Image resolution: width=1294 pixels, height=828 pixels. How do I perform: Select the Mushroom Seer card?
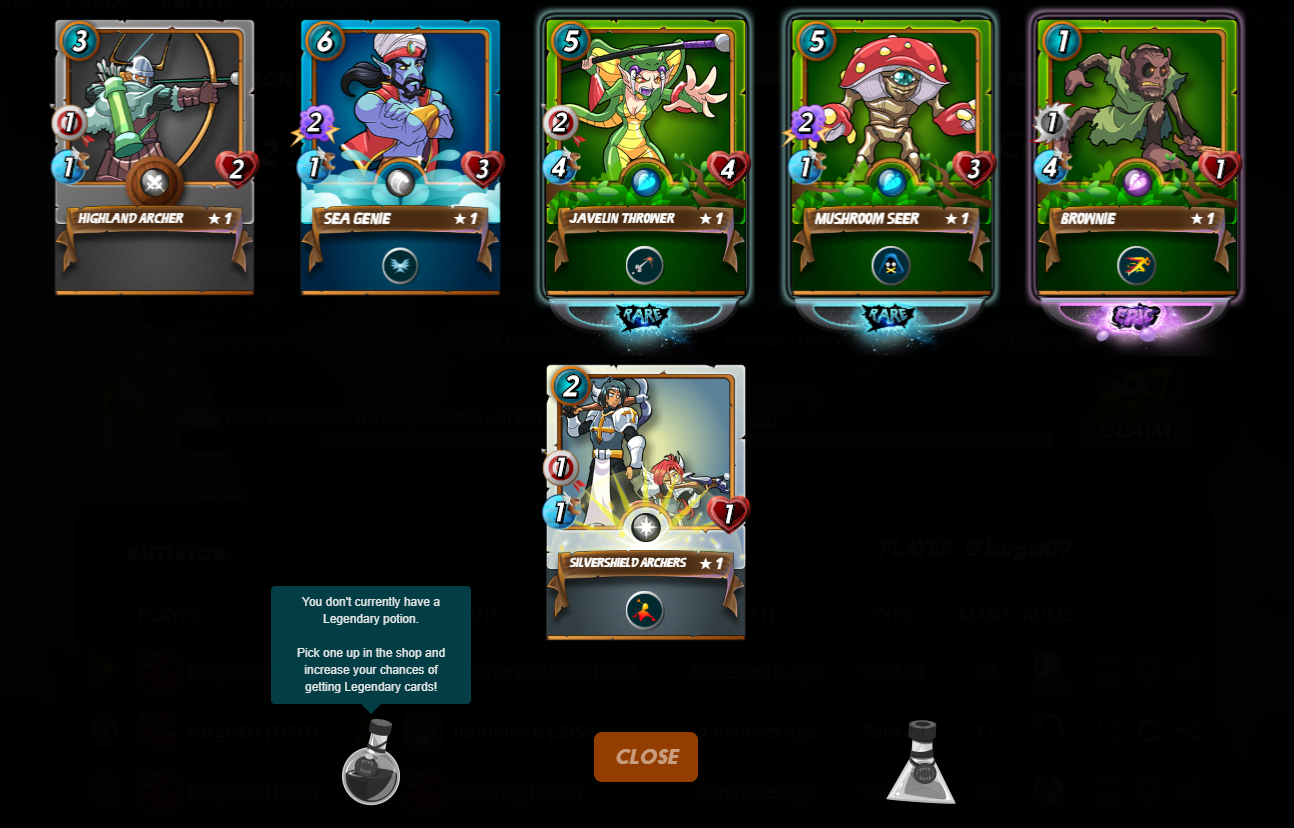coord(891,157)
